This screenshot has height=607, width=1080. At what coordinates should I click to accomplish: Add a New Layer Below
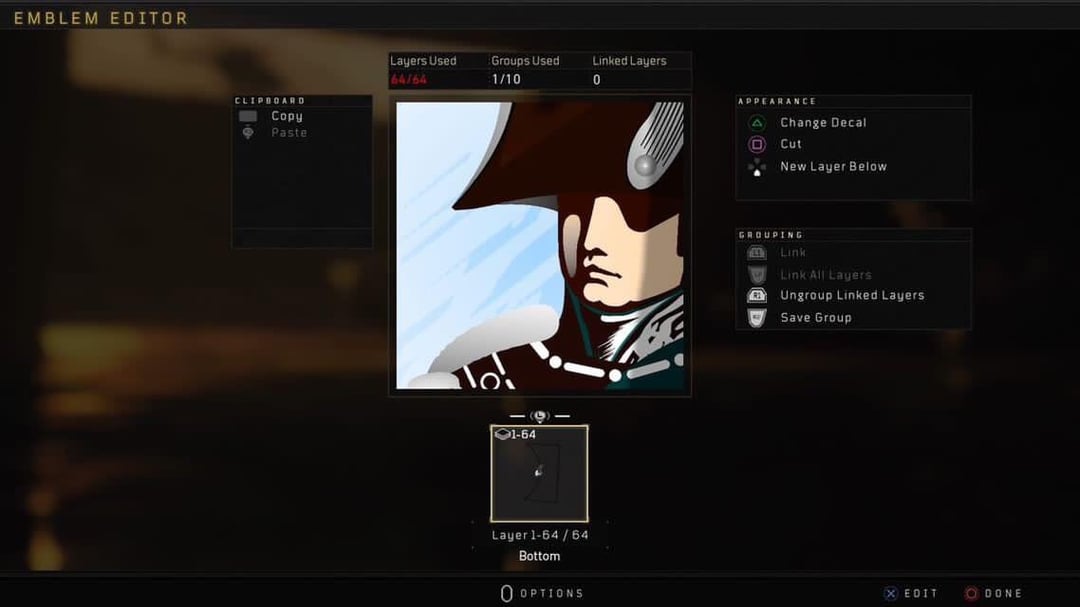pos(832,167)
